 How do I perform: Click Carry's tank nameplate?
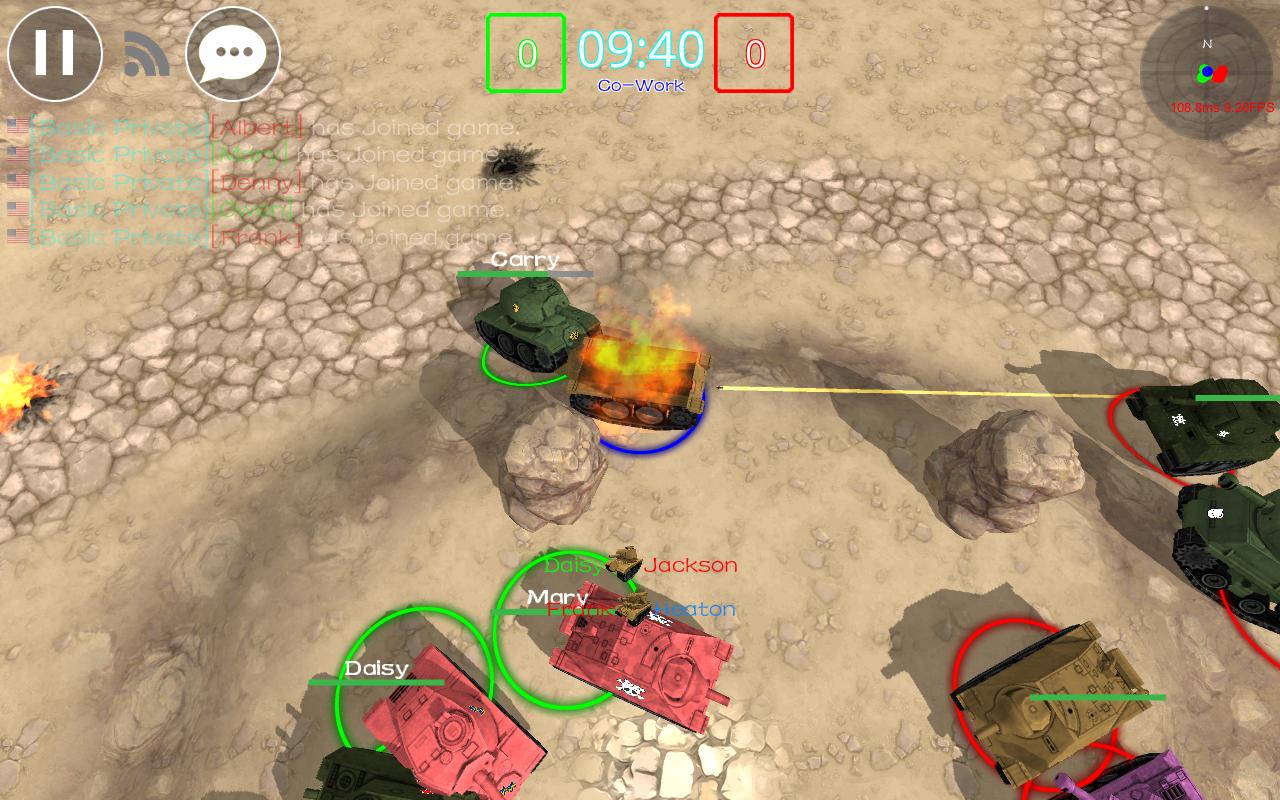(524, 260)
